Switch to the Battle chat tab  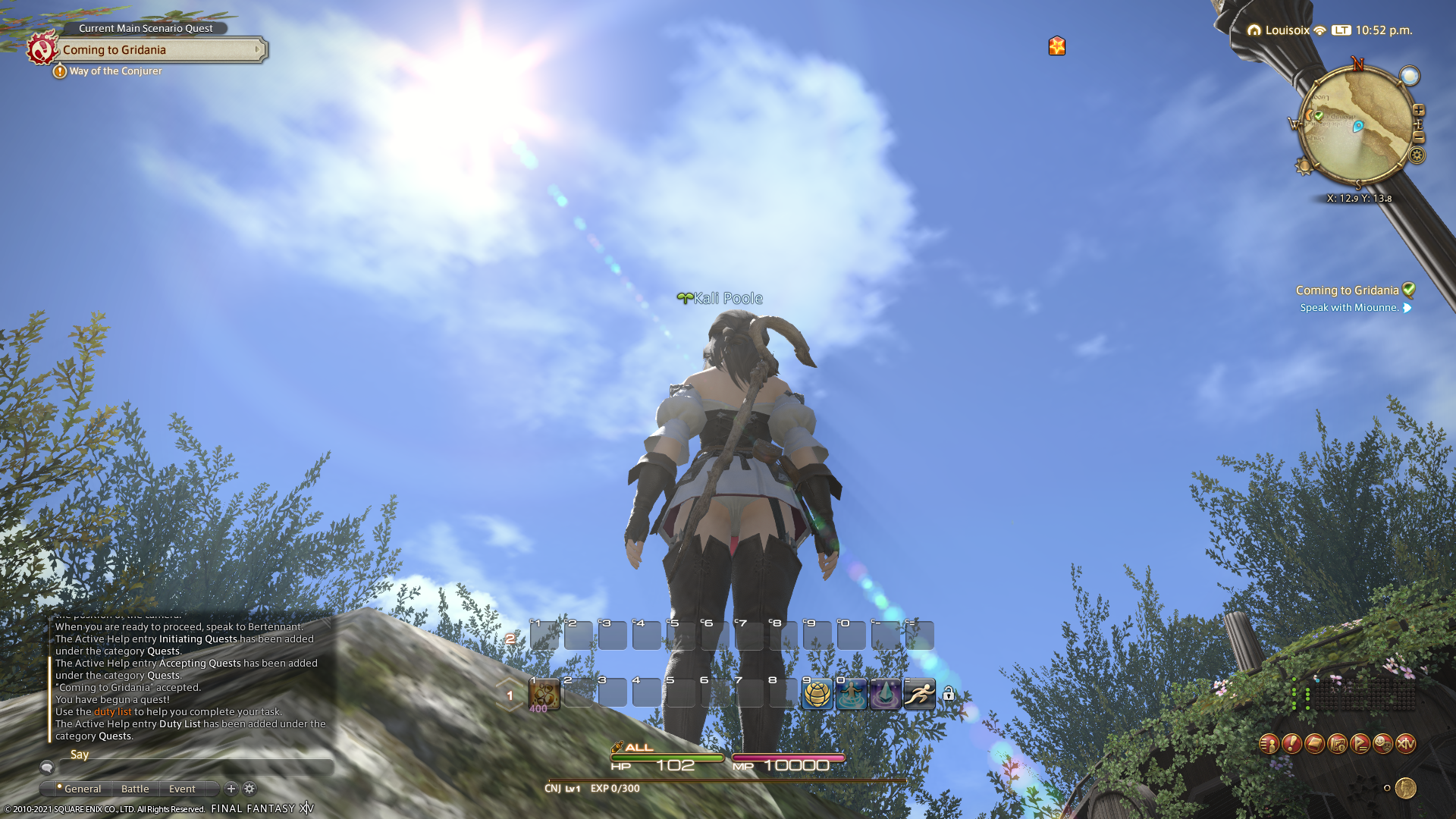pyautogui.click(x=135, y=789)
